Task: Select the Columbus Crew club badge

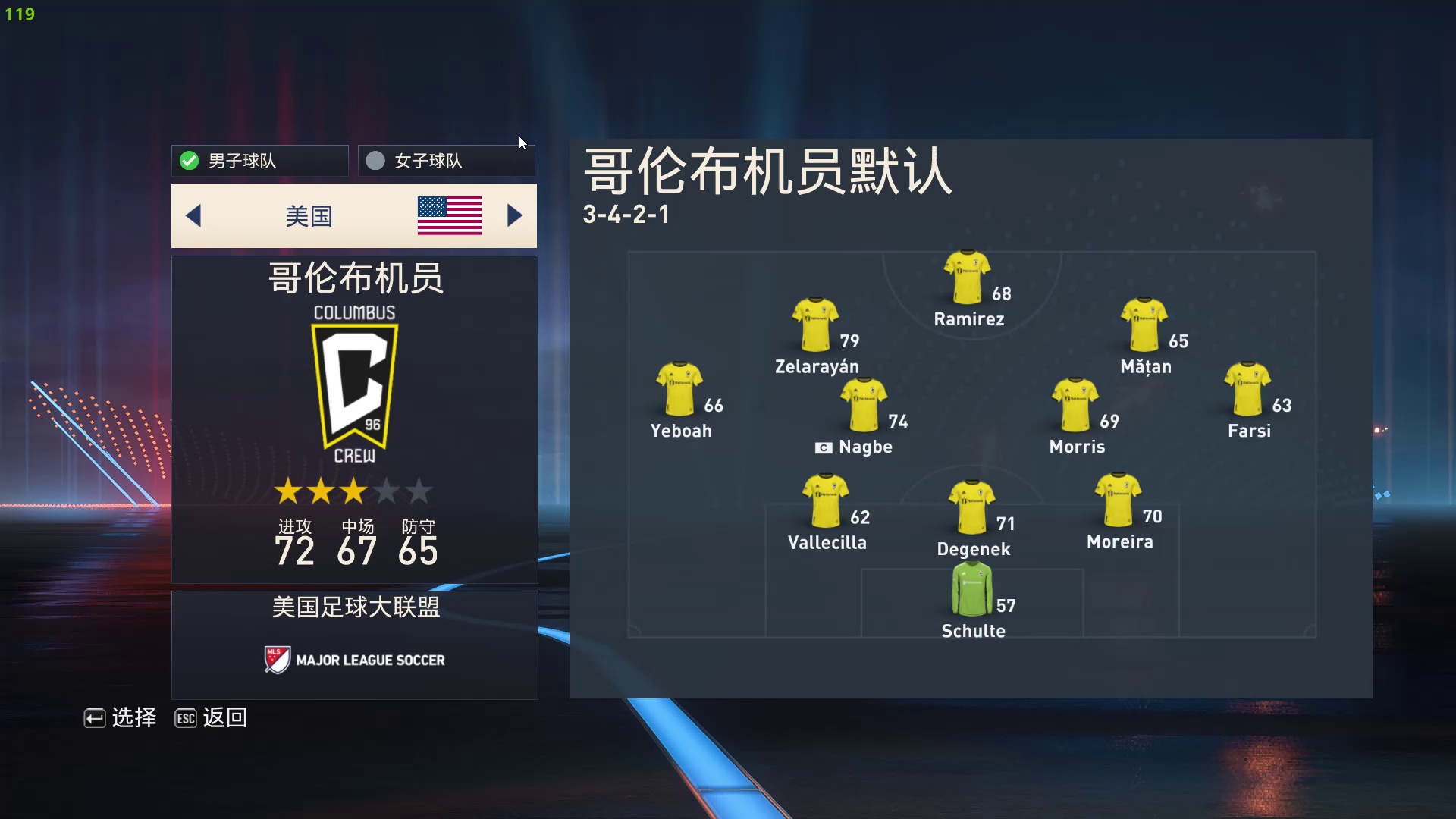Action: coord(354,385)
